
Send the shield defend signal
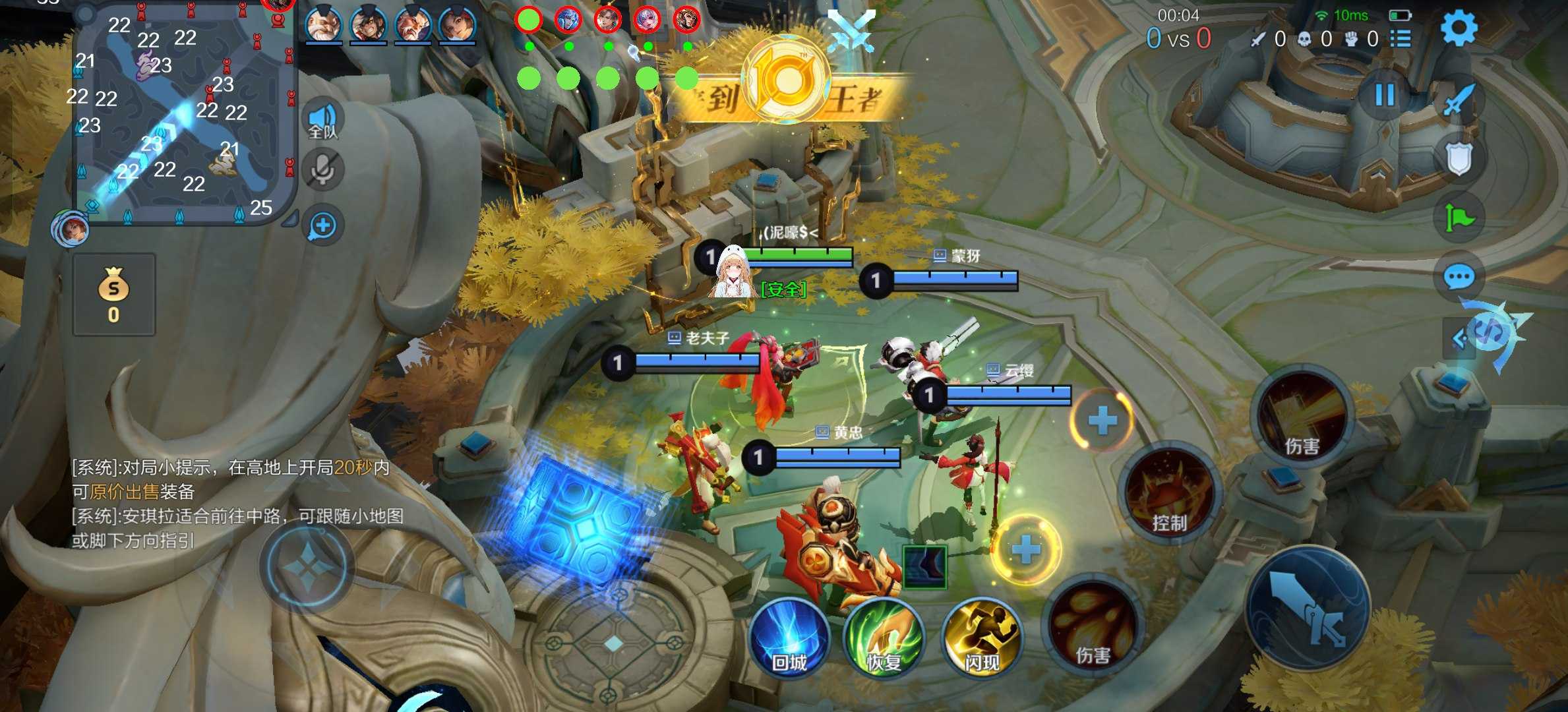[x=1459, y=158]
